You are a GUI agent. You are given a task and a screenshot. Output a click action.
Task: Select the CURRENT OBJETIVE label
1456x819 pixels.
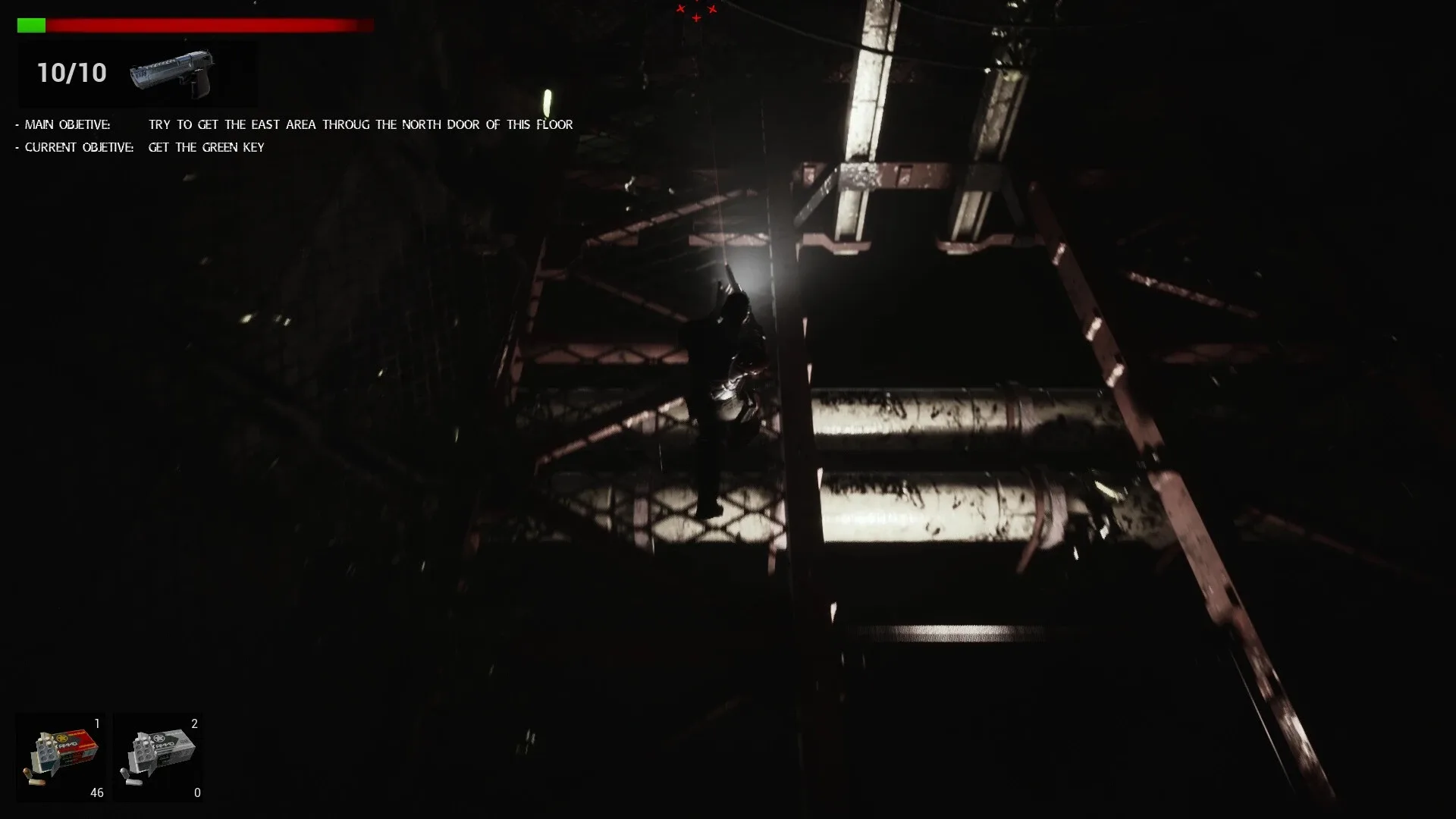point(78,147)
